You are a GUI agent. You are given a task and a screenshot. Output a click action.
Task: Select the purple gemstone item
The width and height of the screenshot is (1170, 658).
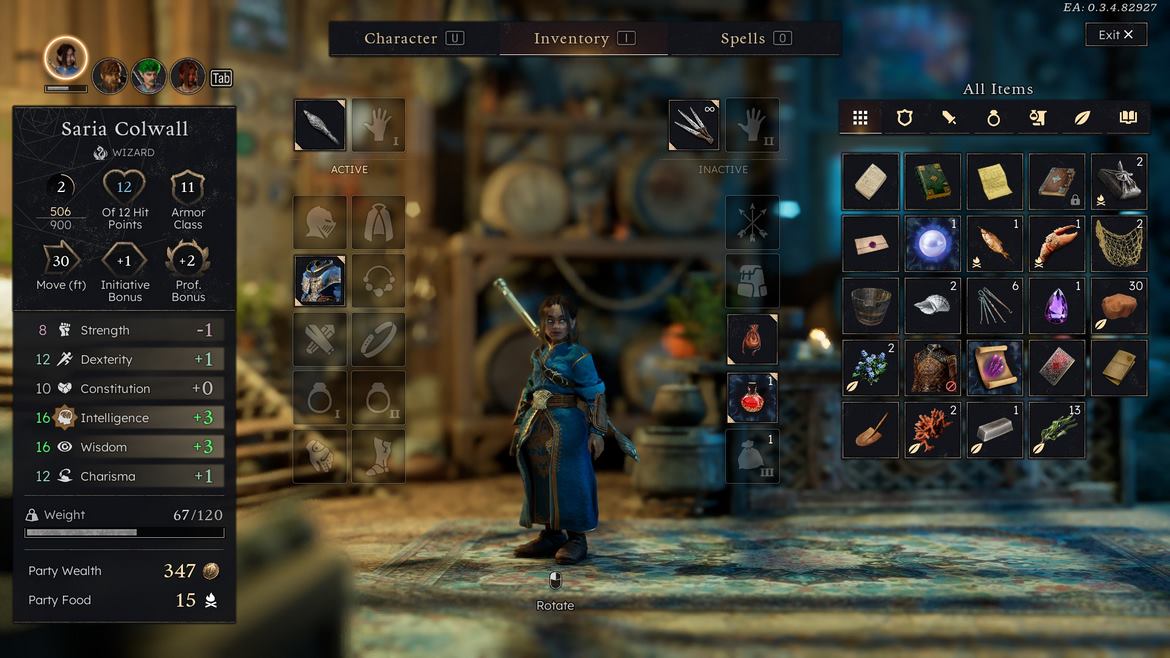tap(1057, 305)
